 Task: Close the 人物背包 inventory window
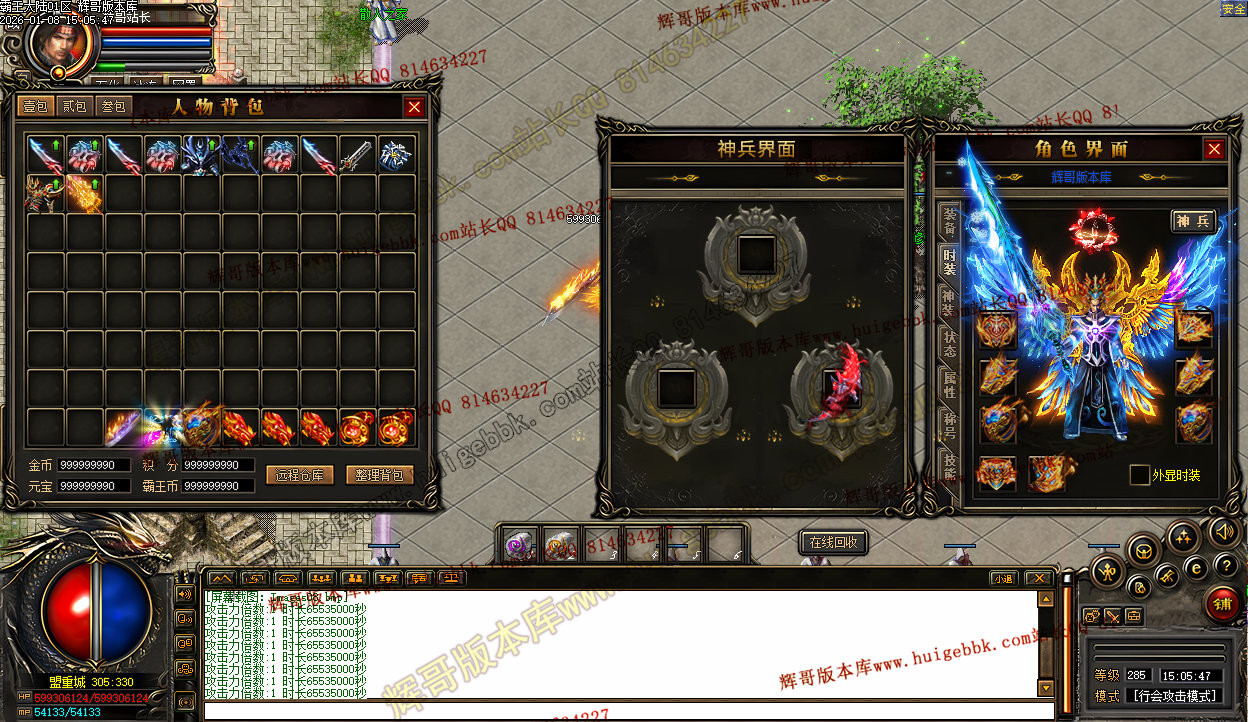(x=414, y=107)
